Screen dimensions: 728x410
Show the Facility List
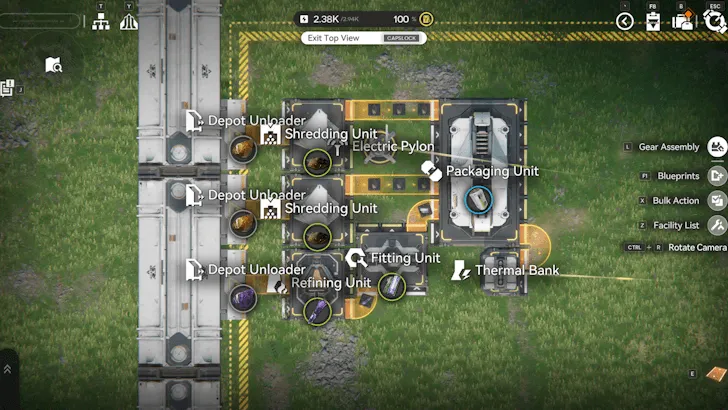pyautogui.click(x=716, y=225)
